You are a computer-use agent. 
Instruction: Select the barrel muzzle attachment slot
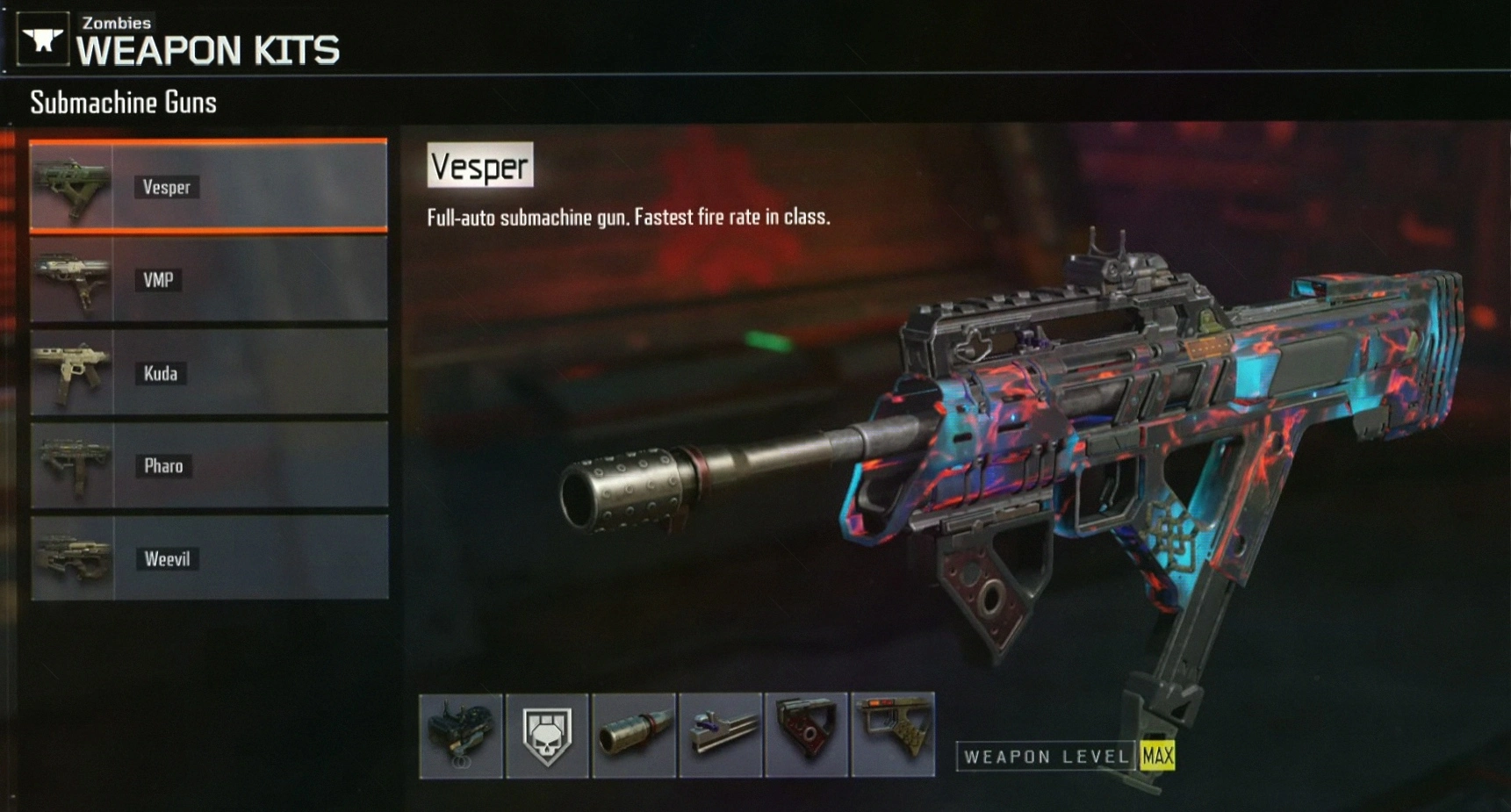click(634, 735)
